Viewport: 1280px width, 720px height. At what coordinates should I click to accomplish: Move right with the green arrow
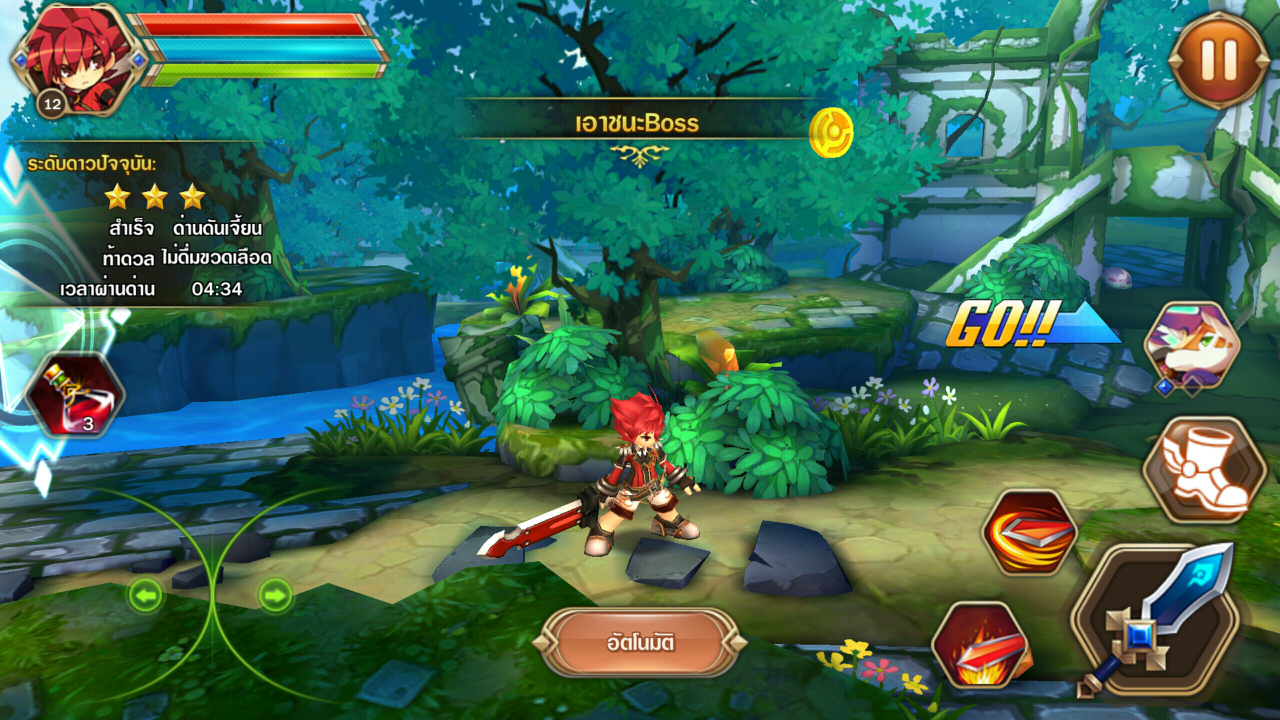(x=275, y=596)
